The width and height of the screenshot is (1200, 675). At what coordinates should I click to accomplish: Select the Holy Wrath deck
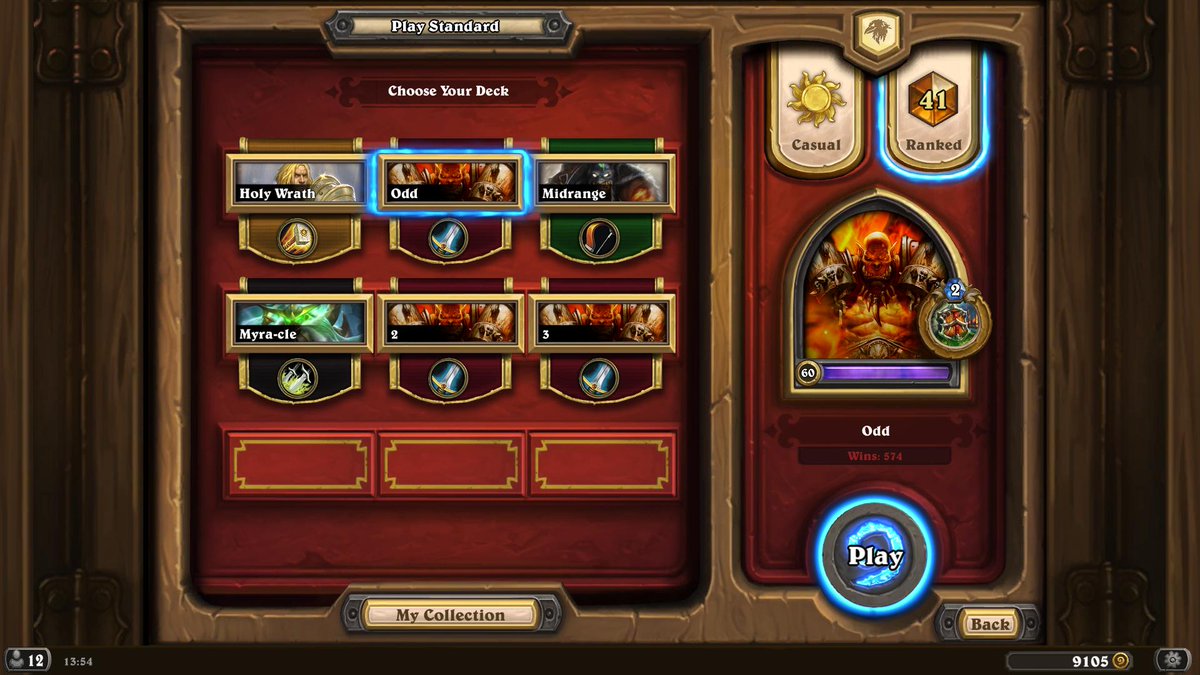297,183
